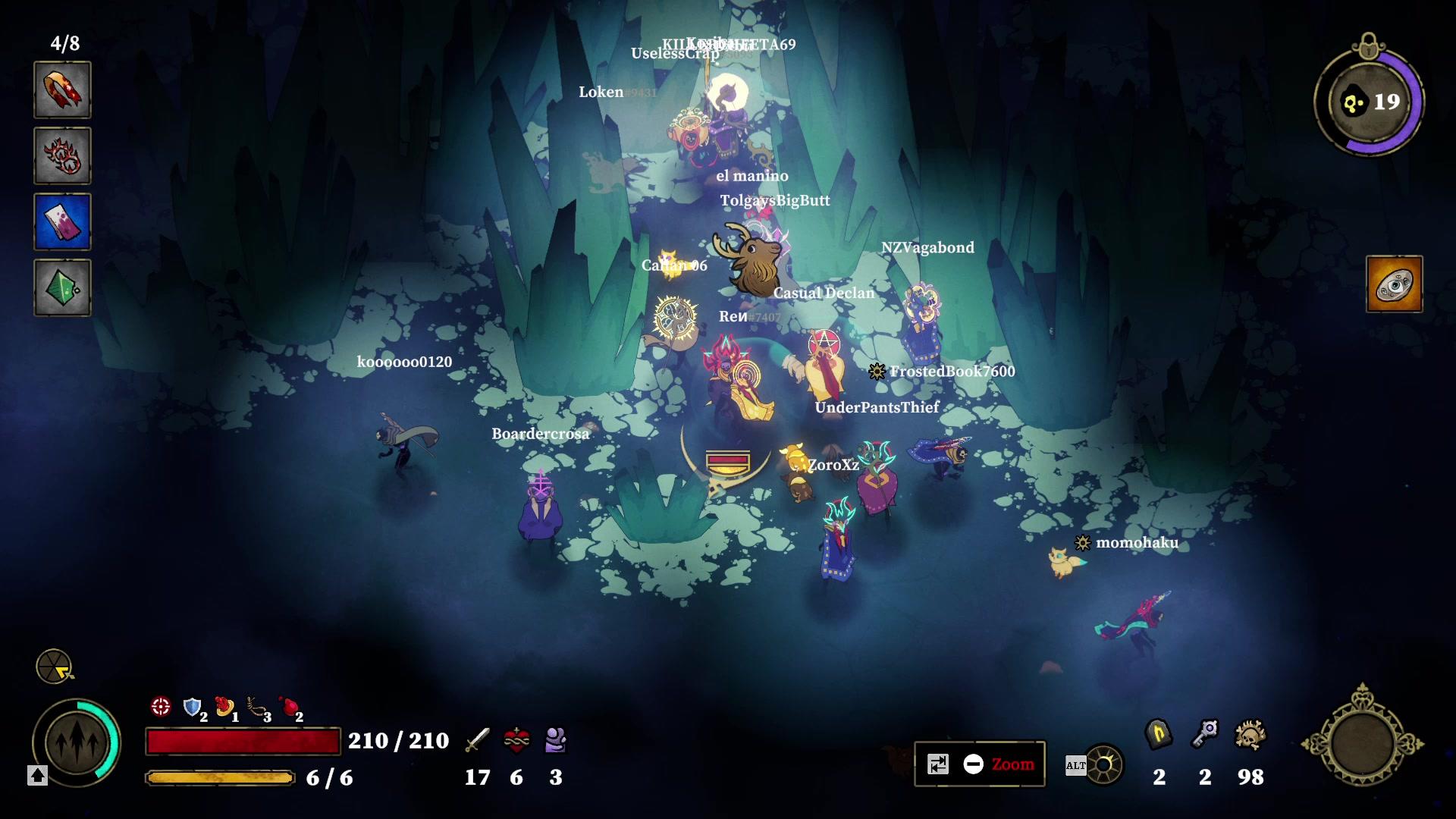Open the flaming ring ability icon
The width and height of the screenshot is (1456, 819).
[62, 155]
